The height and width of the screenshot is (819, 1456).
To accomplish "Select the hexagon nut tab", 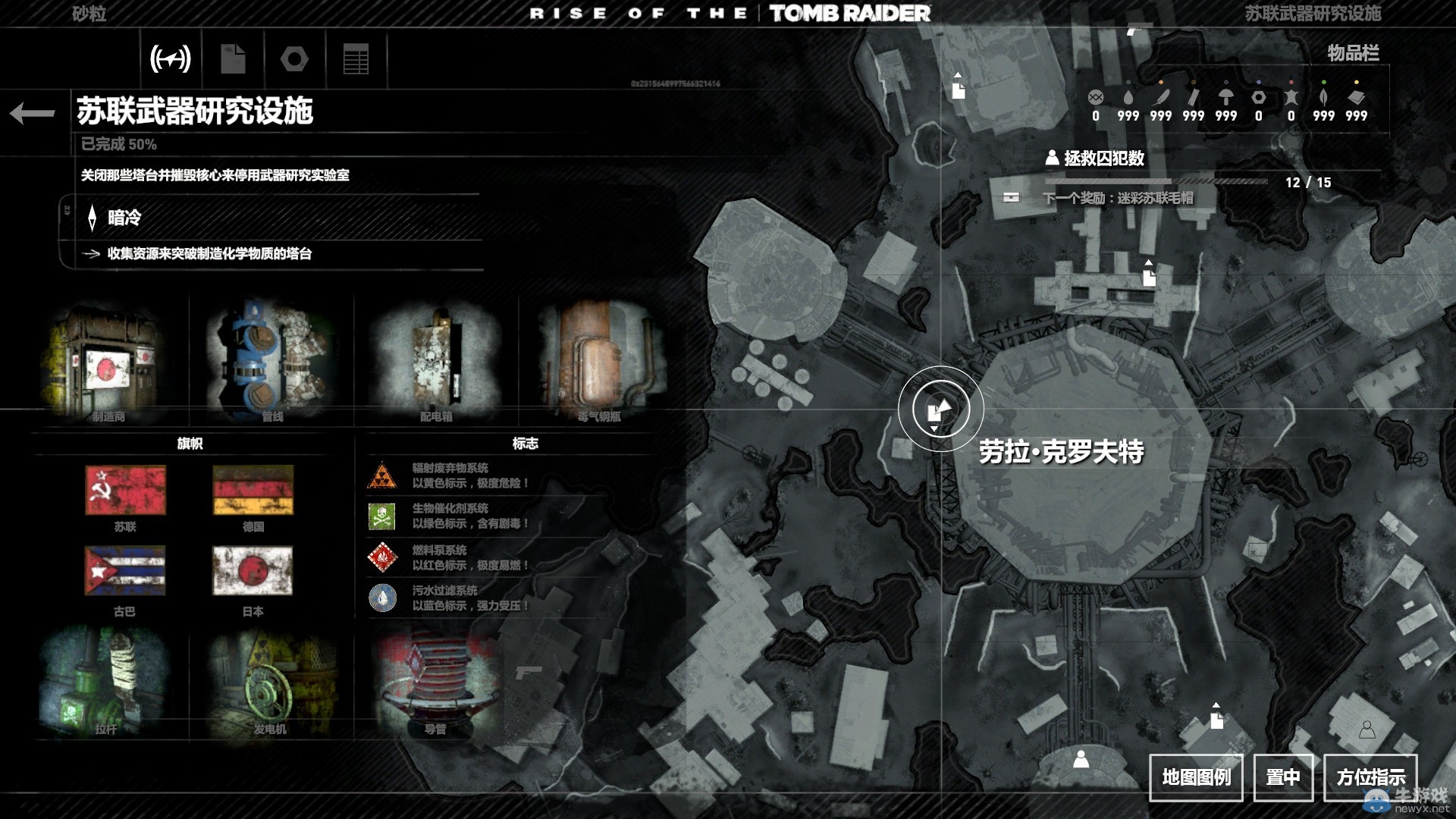I will click(294, 58).
